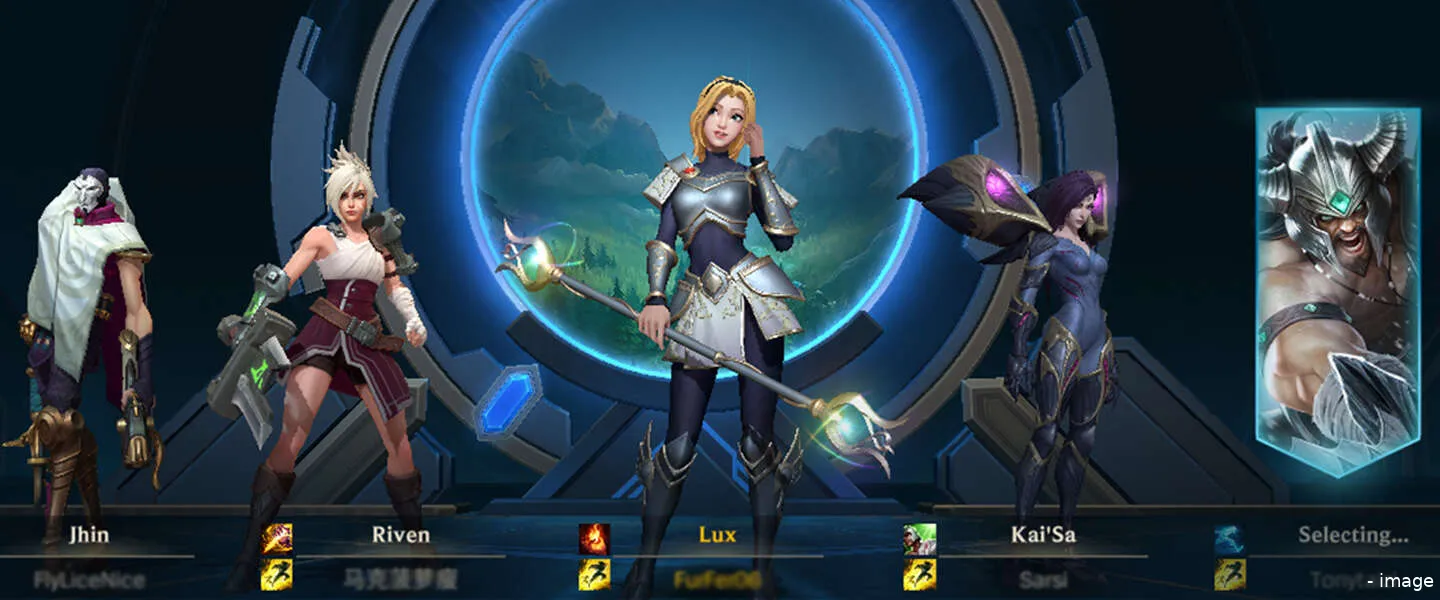The image size is (1440, 600).
Task: Tap Lux's yellow Flash spell icon
Action: point(594,575)
